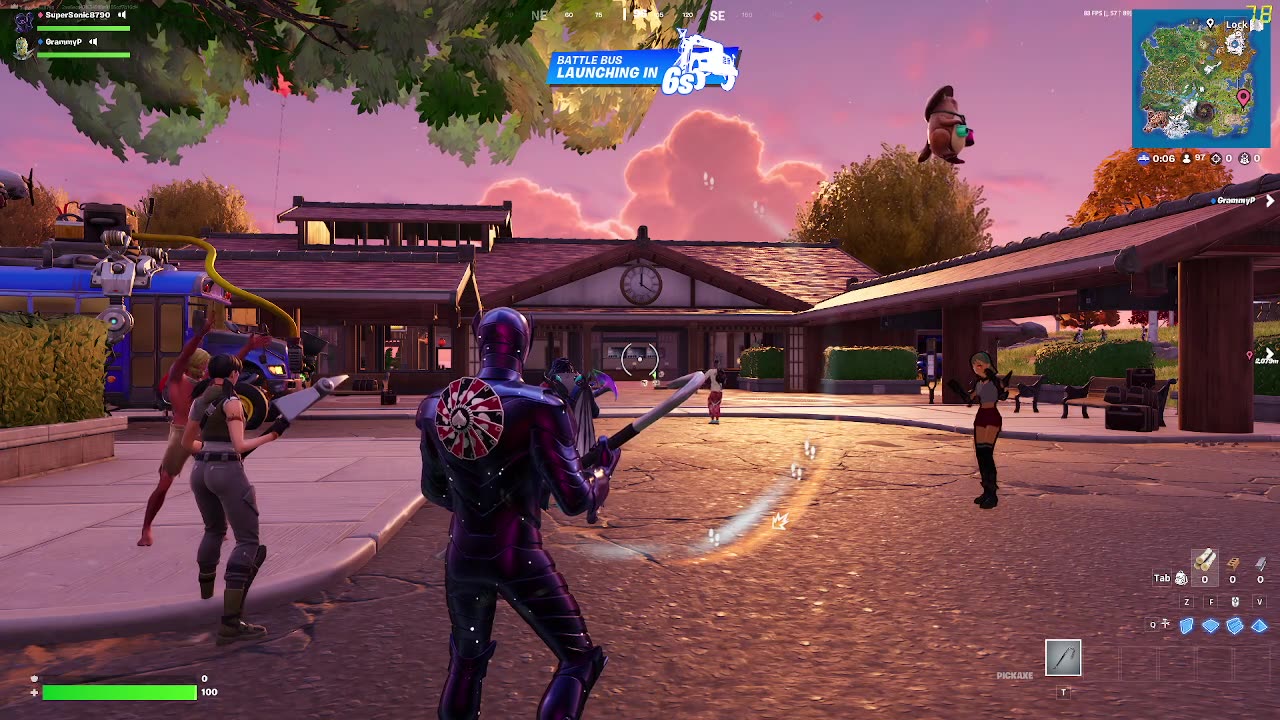Choose the pyramid roof building piece
This screenshot has width=1280, height=720.
point(1259,626)
